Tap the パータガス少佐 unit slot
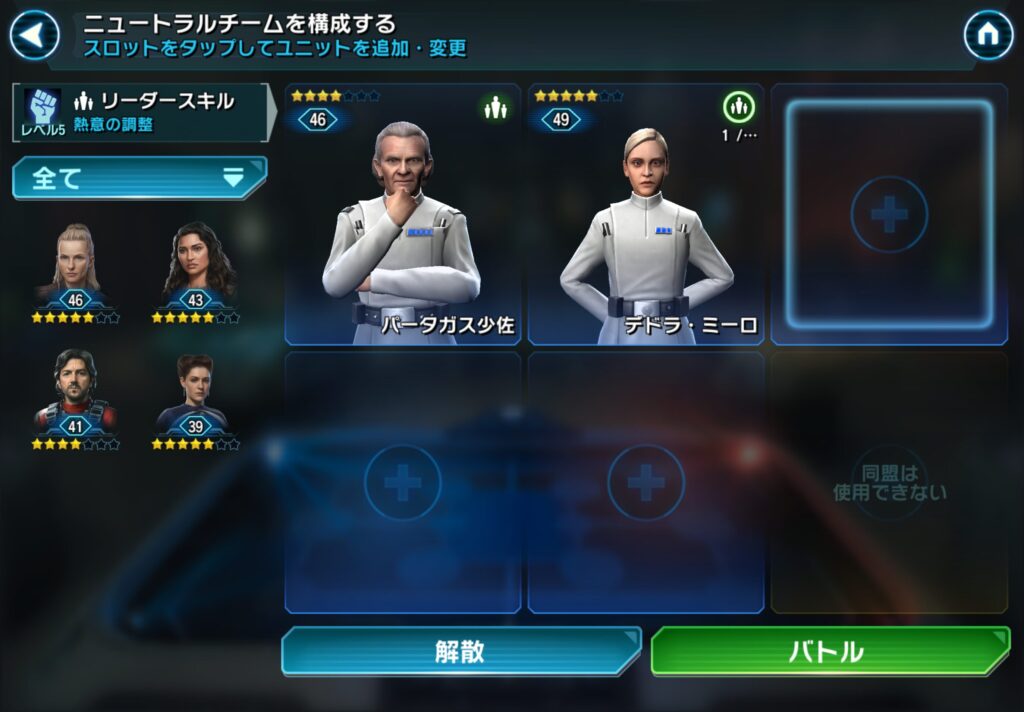Image resolution: width=1024 pixels, height=712 pixels. tap(402, 215)
